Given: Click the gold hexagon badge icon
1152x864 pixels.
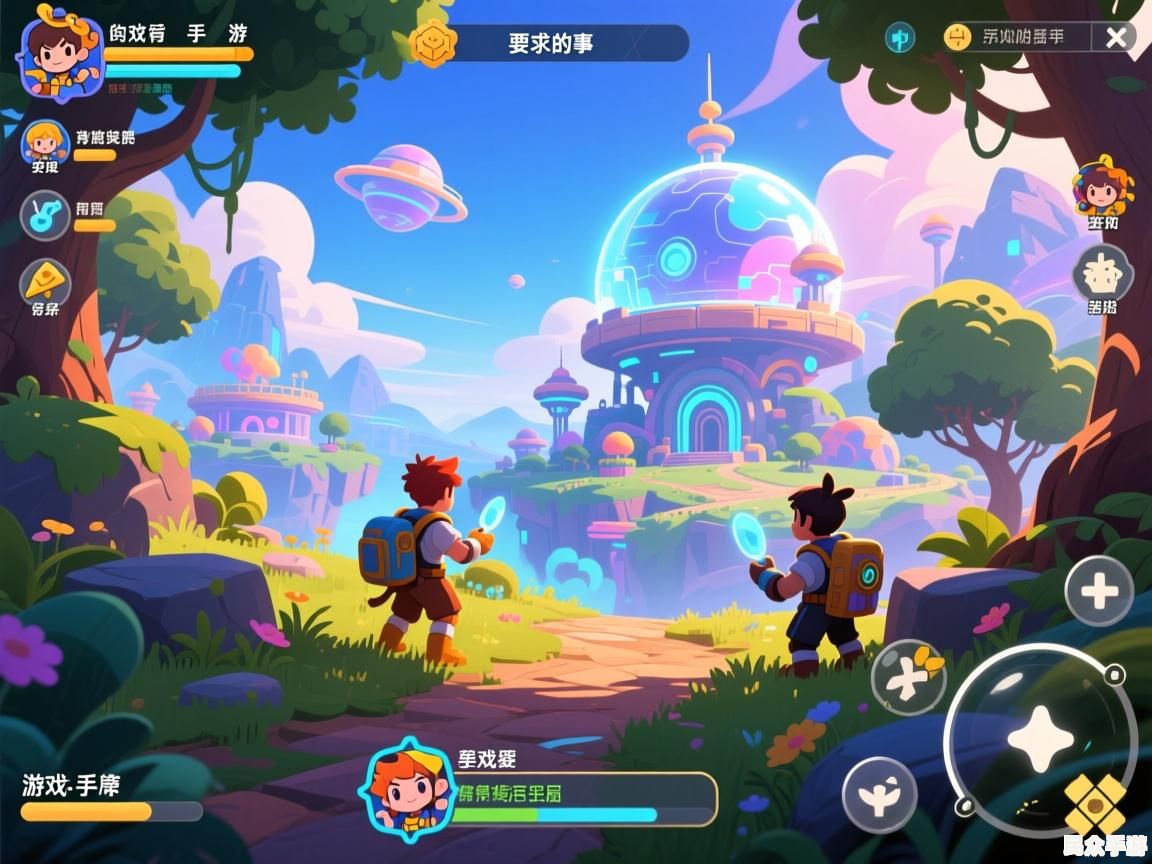Looking at the screenshot, I should [x=434, y=44].
